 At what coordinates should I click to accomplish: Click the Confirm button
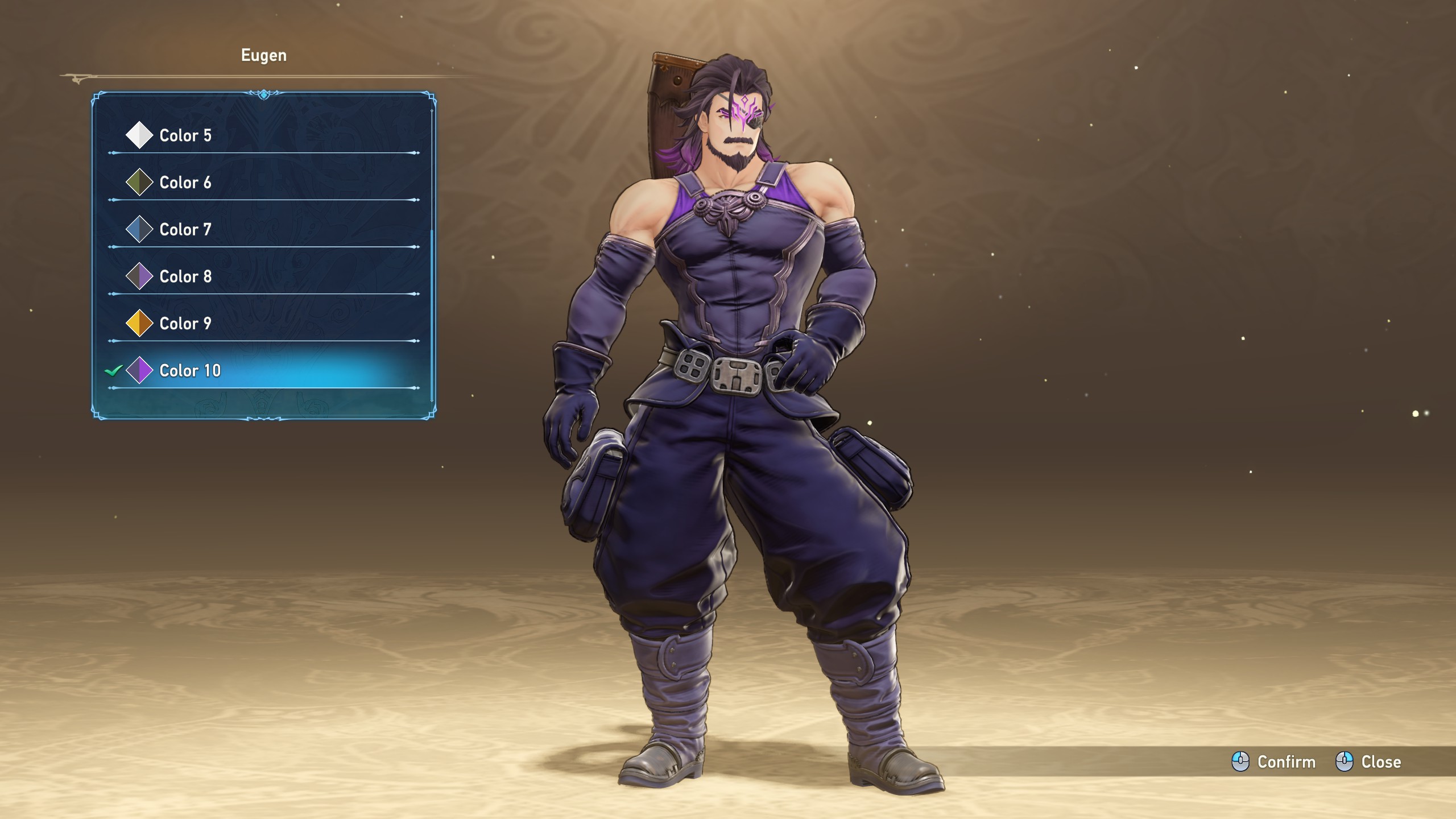1274,762
